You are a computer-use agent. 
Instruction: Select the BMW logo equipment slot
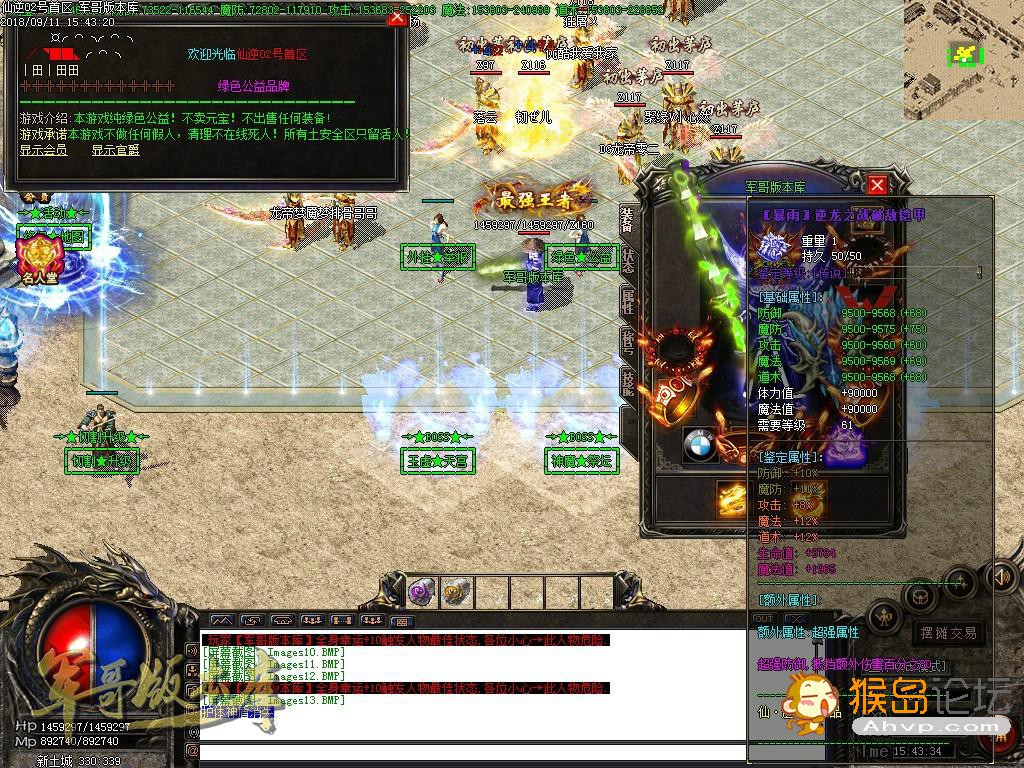pos(701,446)
